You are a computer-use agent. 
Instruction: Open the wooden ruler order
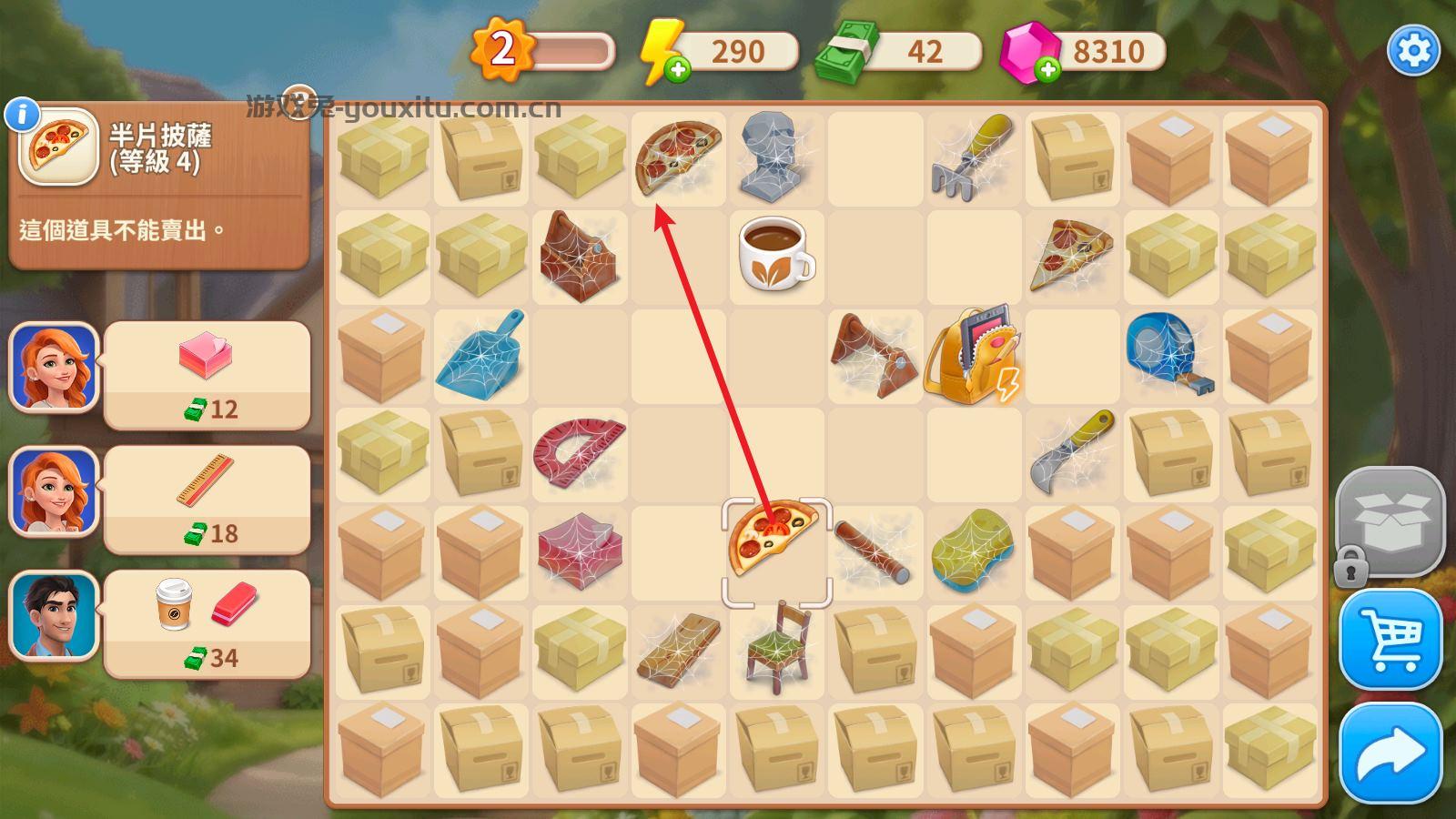tap(207, 500)
